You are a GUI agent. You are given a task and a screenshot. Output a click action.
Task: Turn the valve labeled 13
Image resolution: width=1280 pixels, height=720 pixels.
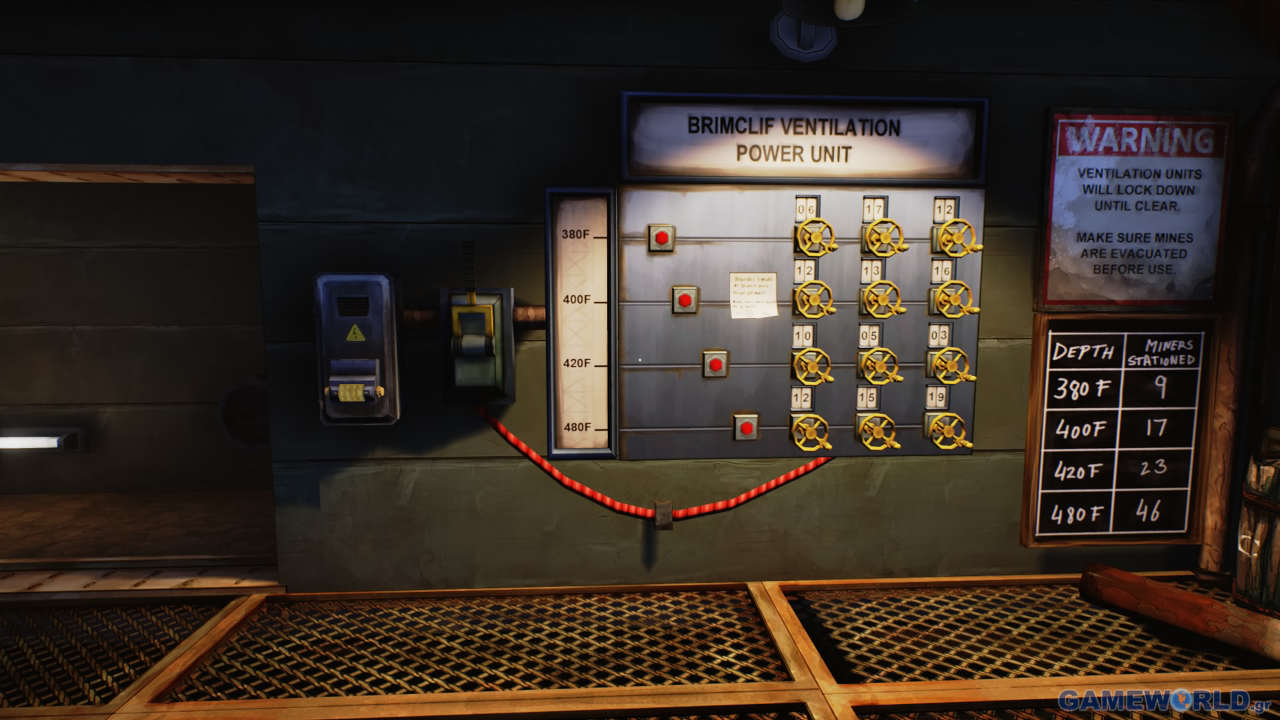point(882,298)
